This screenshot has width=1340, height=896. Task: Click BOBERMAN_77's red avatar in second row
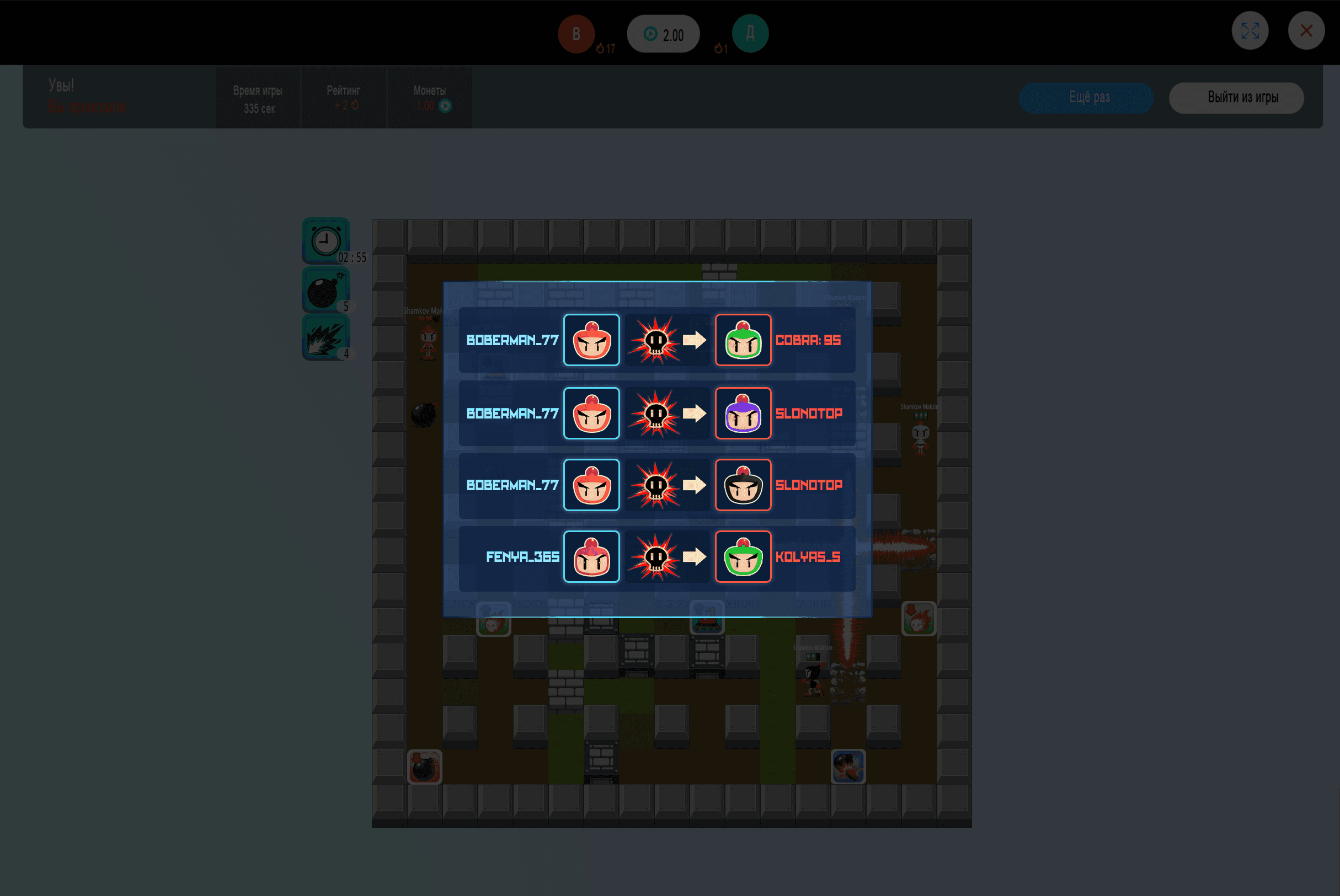point(591,412)
